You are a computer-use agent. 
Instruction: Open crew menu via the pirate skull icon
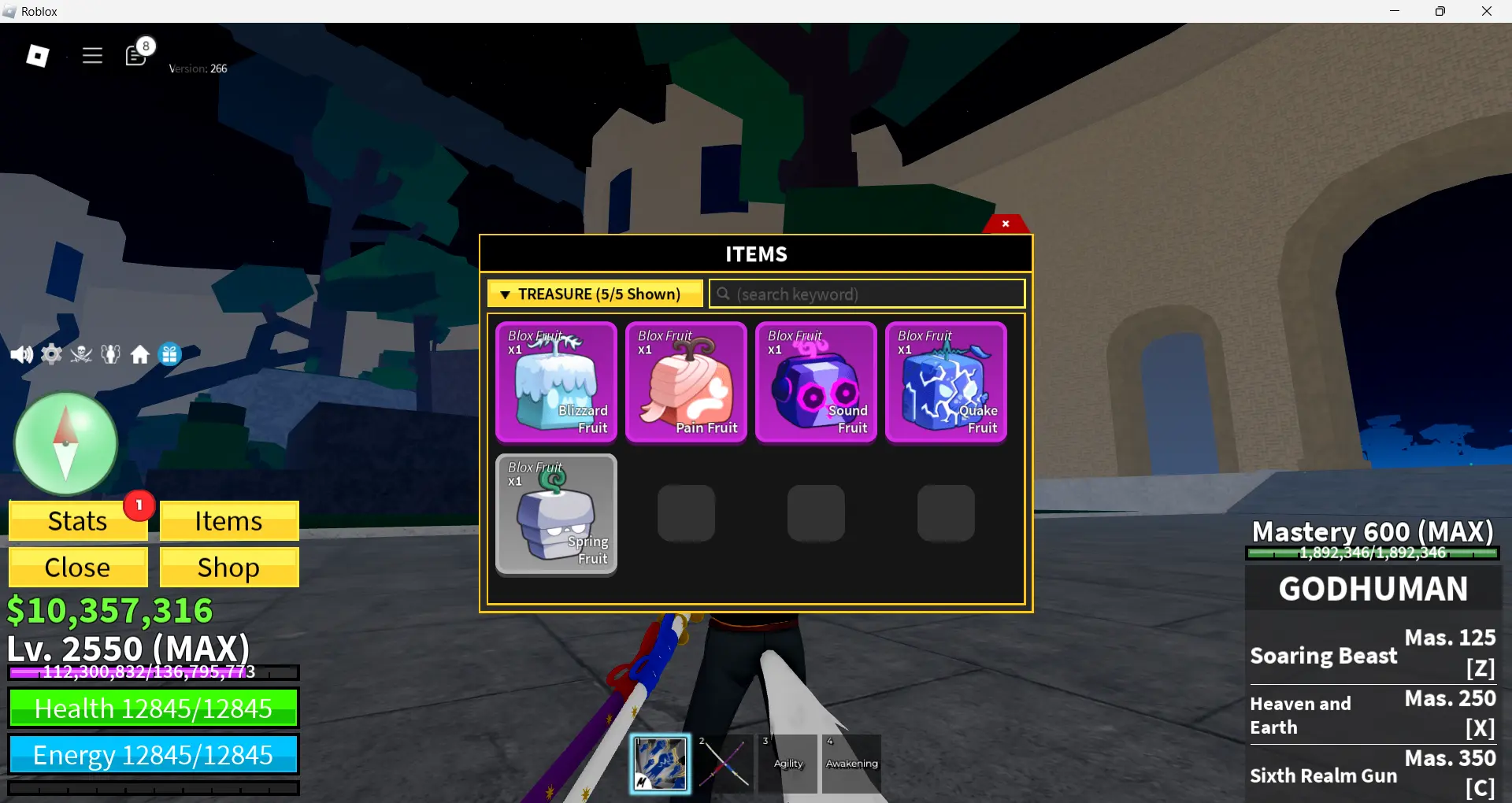pyautogui.click(x=80, y=354)
